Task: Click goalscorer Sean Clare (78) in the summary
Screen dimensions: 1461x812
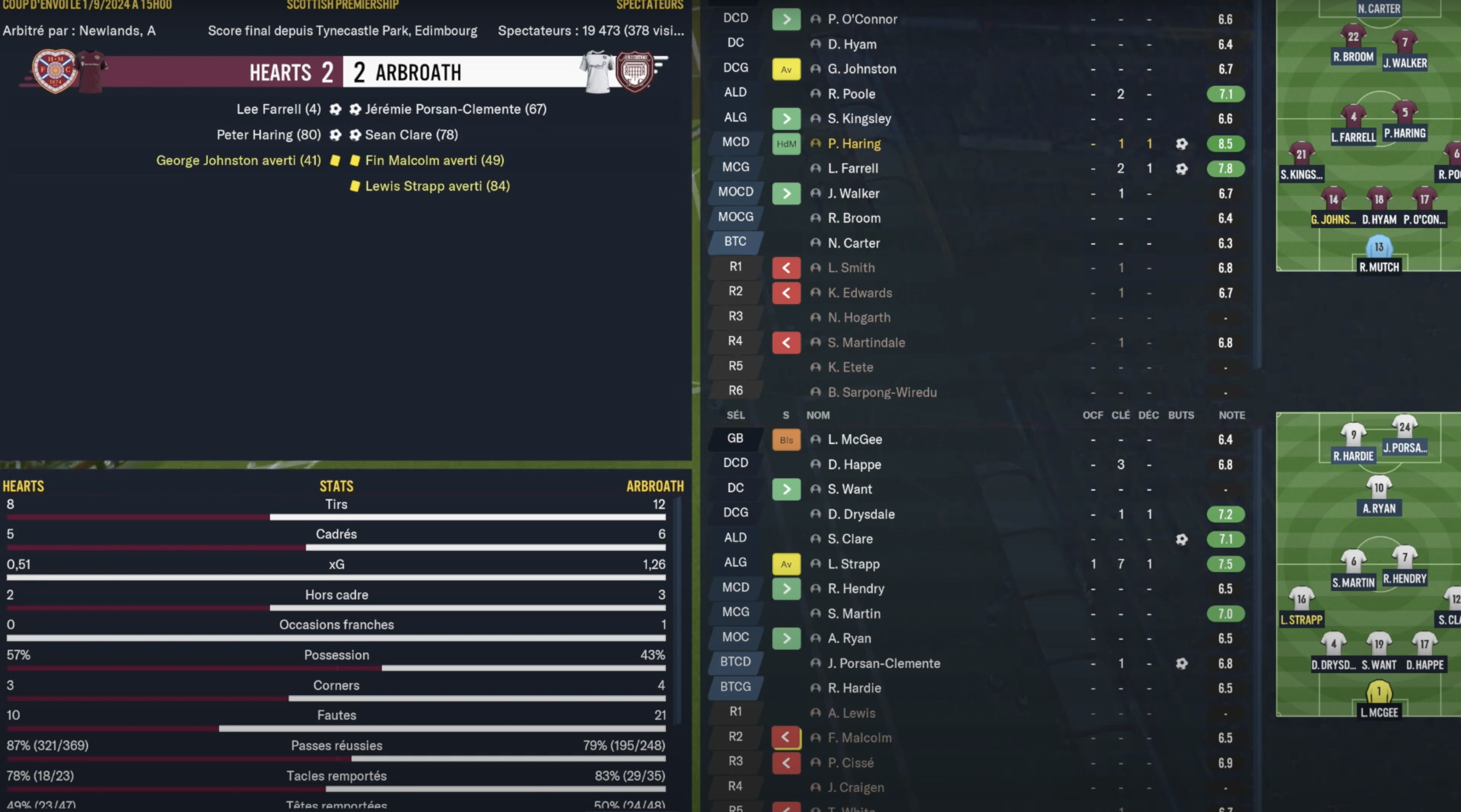Action: pyautogui.click(x=411, y=135)
